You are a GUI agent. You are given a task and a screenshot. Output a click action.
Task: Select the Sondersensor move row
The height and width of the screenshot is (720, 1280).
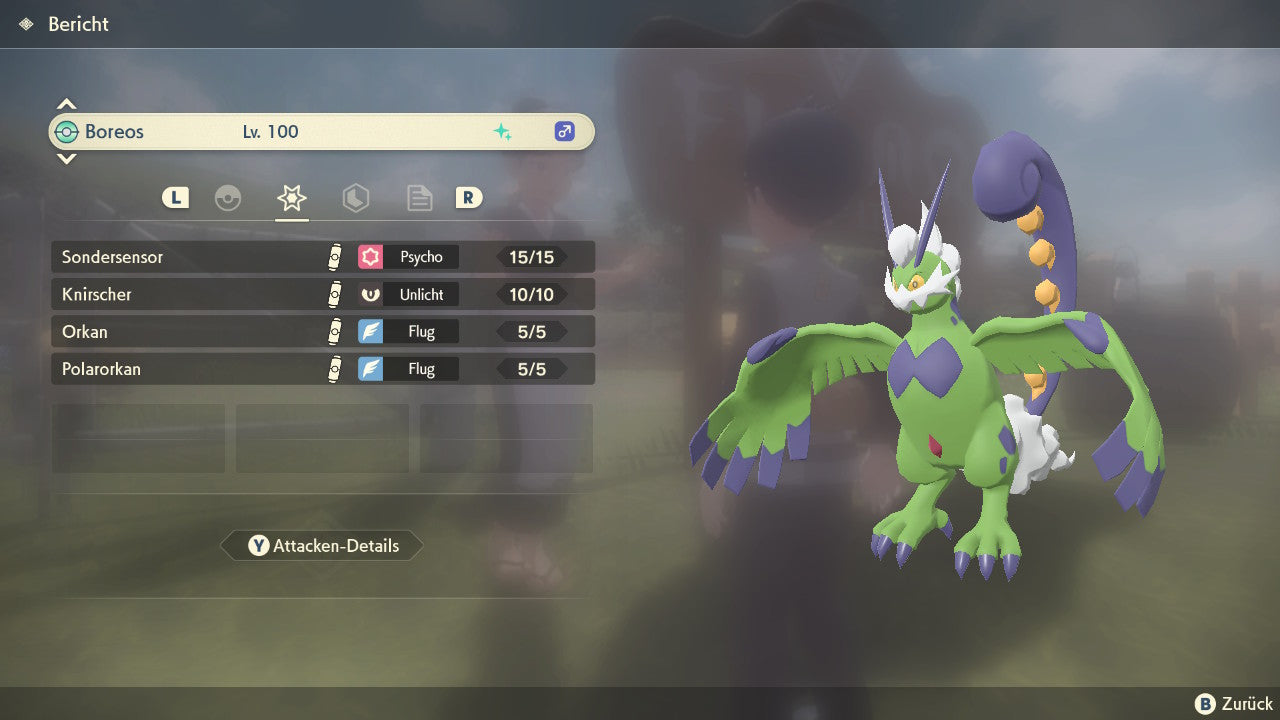pyautogui.click(x=322, y=257)
